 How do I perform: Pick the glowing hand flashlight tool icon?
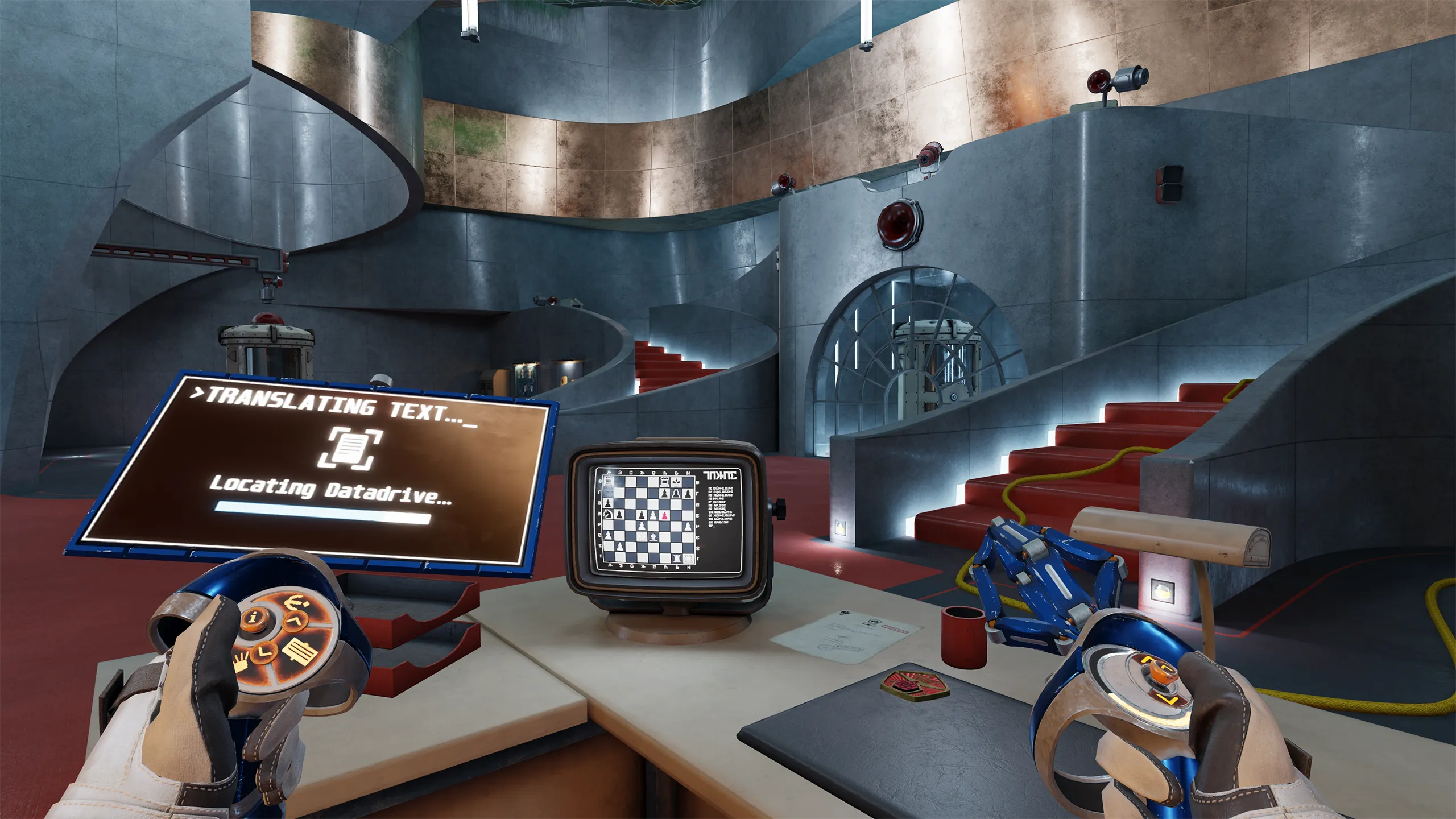coord(241,663)
